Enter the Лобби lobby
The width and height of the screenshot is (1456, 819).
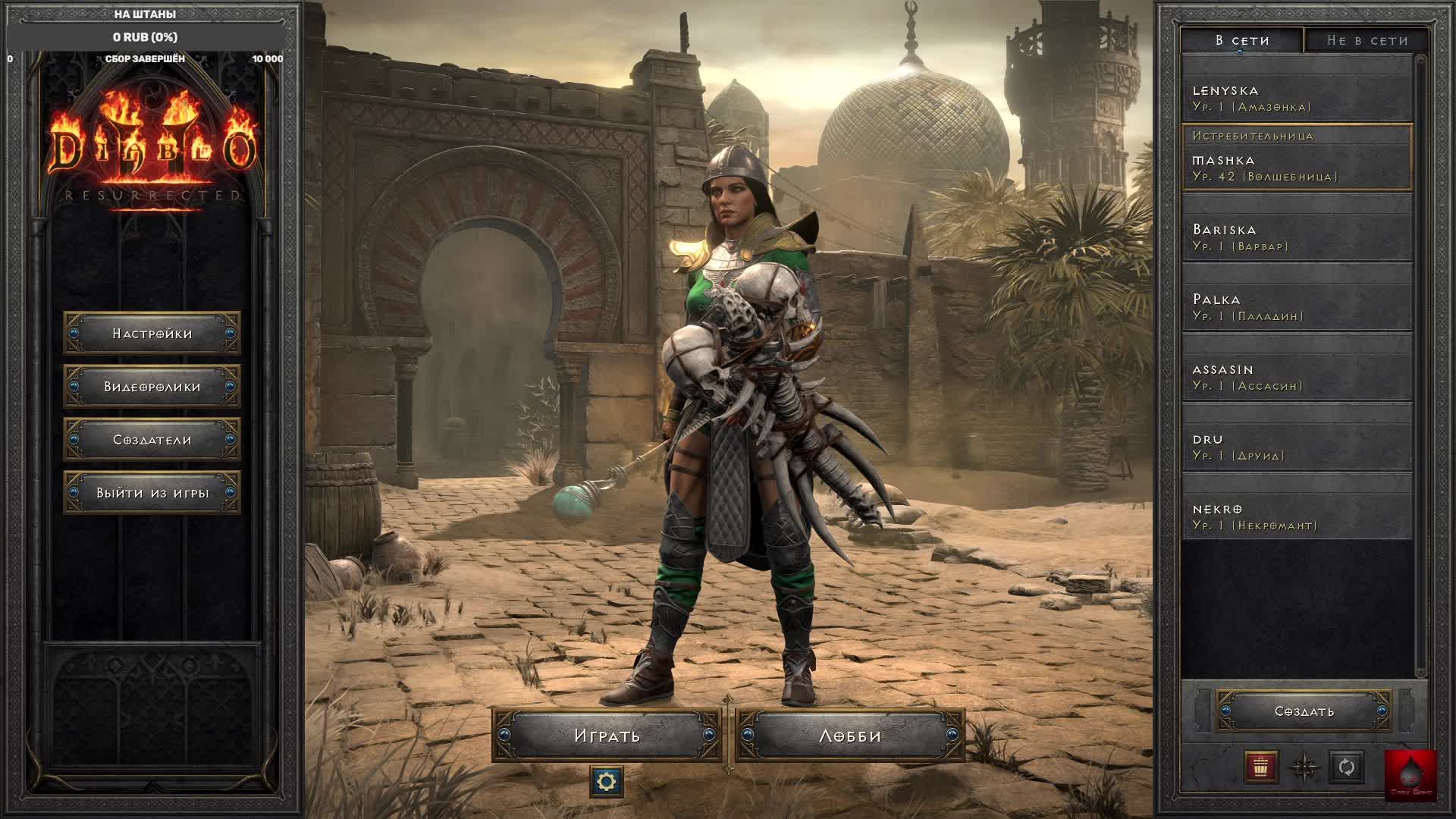click(x=850, y=736)
